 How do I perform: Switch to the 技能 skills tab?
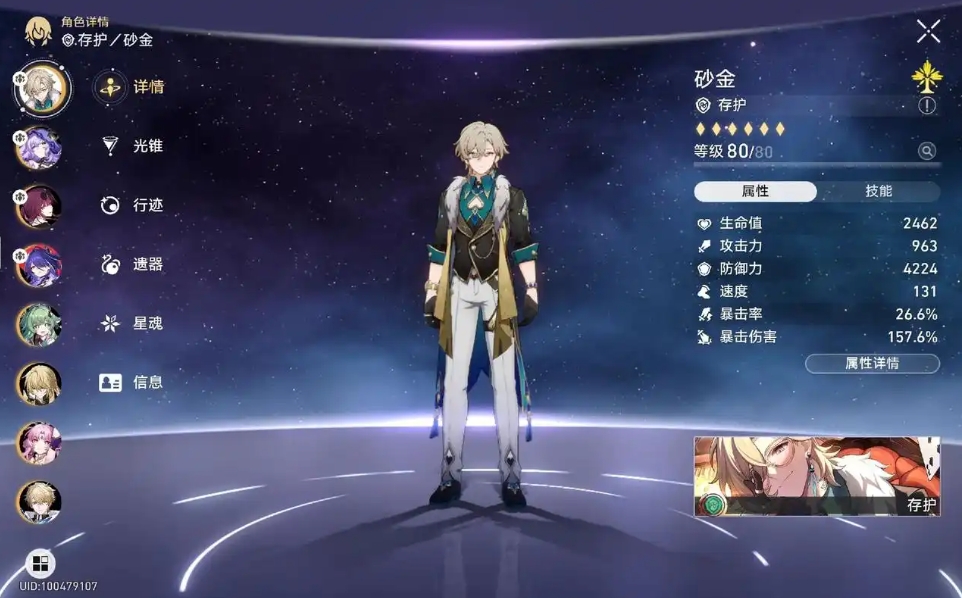tap(878, 191)
